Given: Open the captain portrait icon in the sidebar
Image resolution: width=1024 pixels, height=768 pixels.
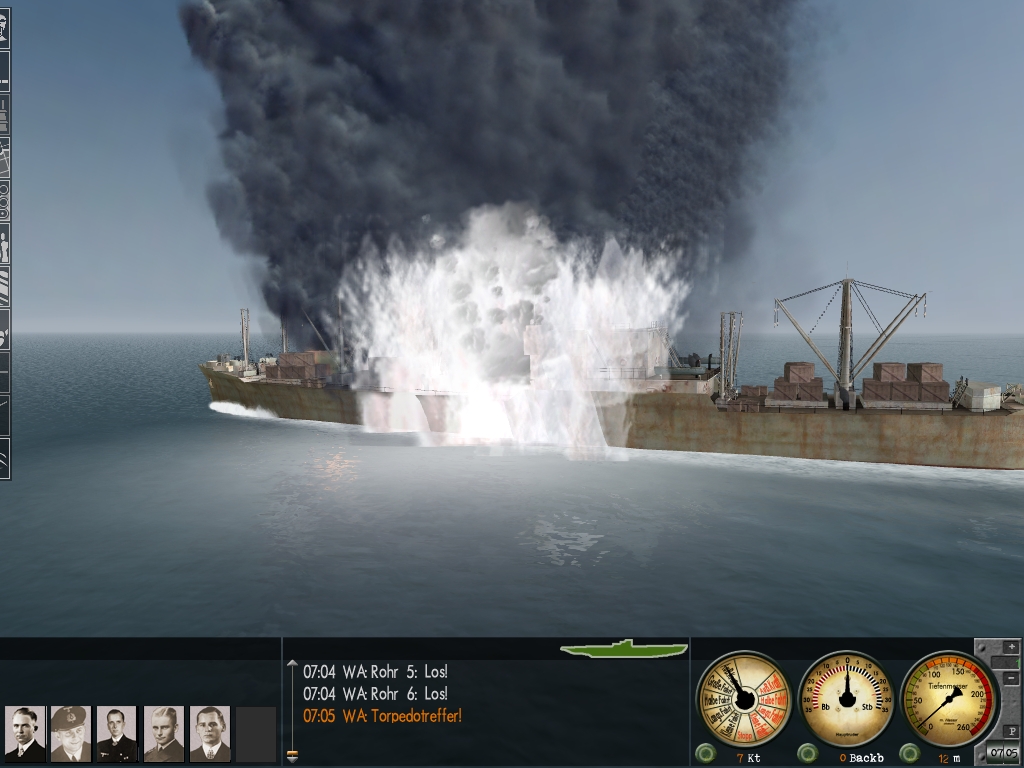Looking at the screenshot, I should point(4,27).
